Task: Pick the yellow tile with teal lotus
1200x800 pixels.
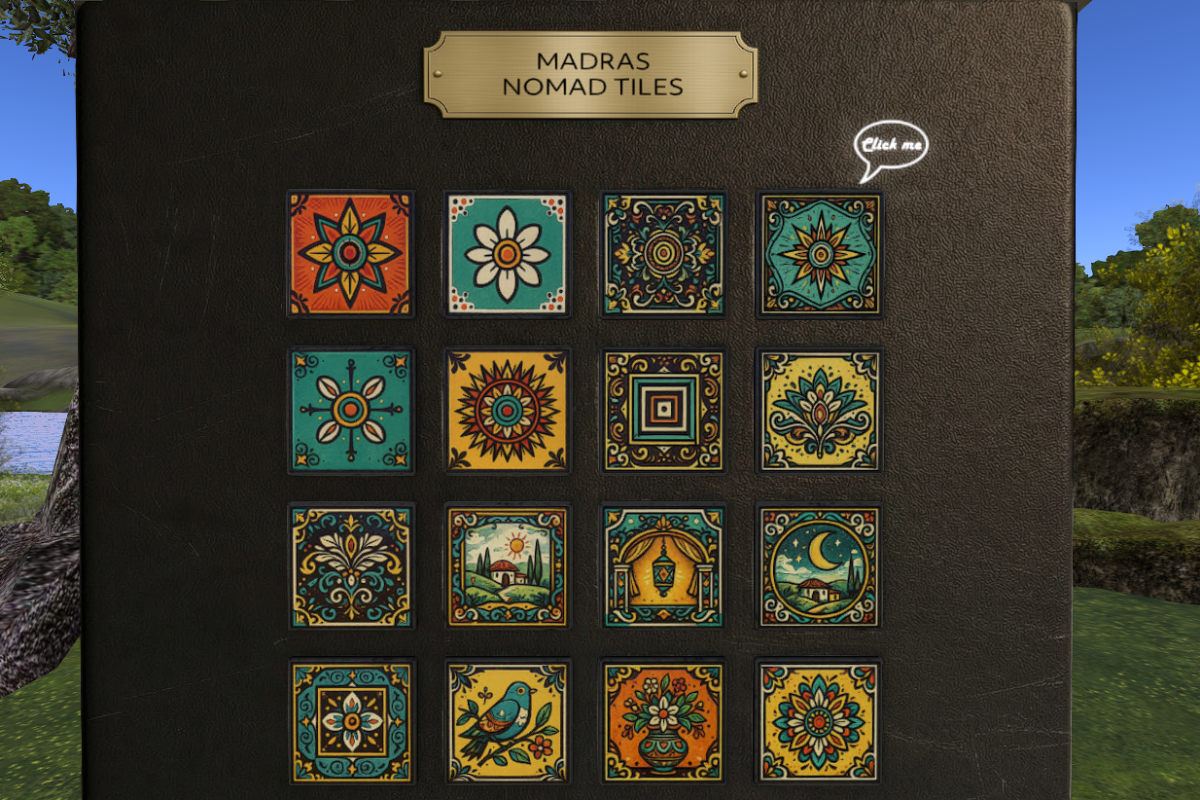Action: pos(820,410)
